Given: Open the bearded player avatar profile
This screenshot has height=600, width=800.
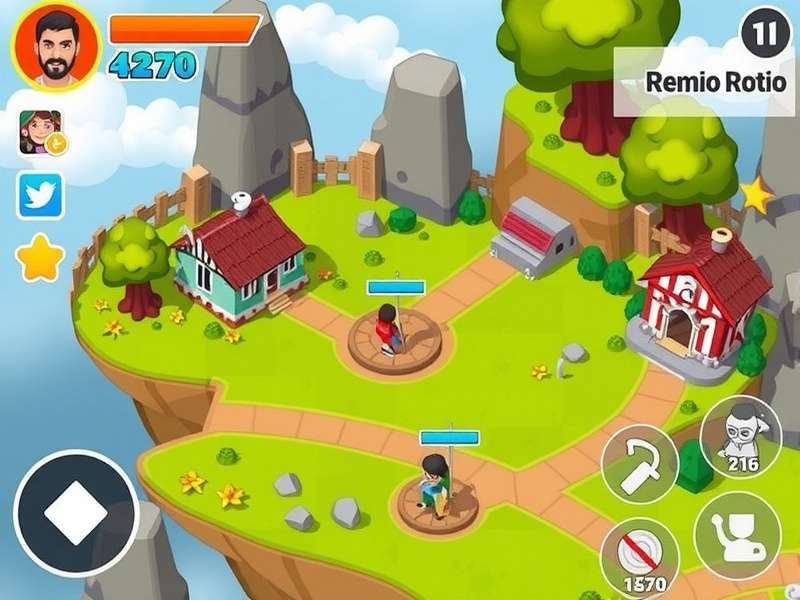Looking at the screenshot, I should tap(55, 45).
